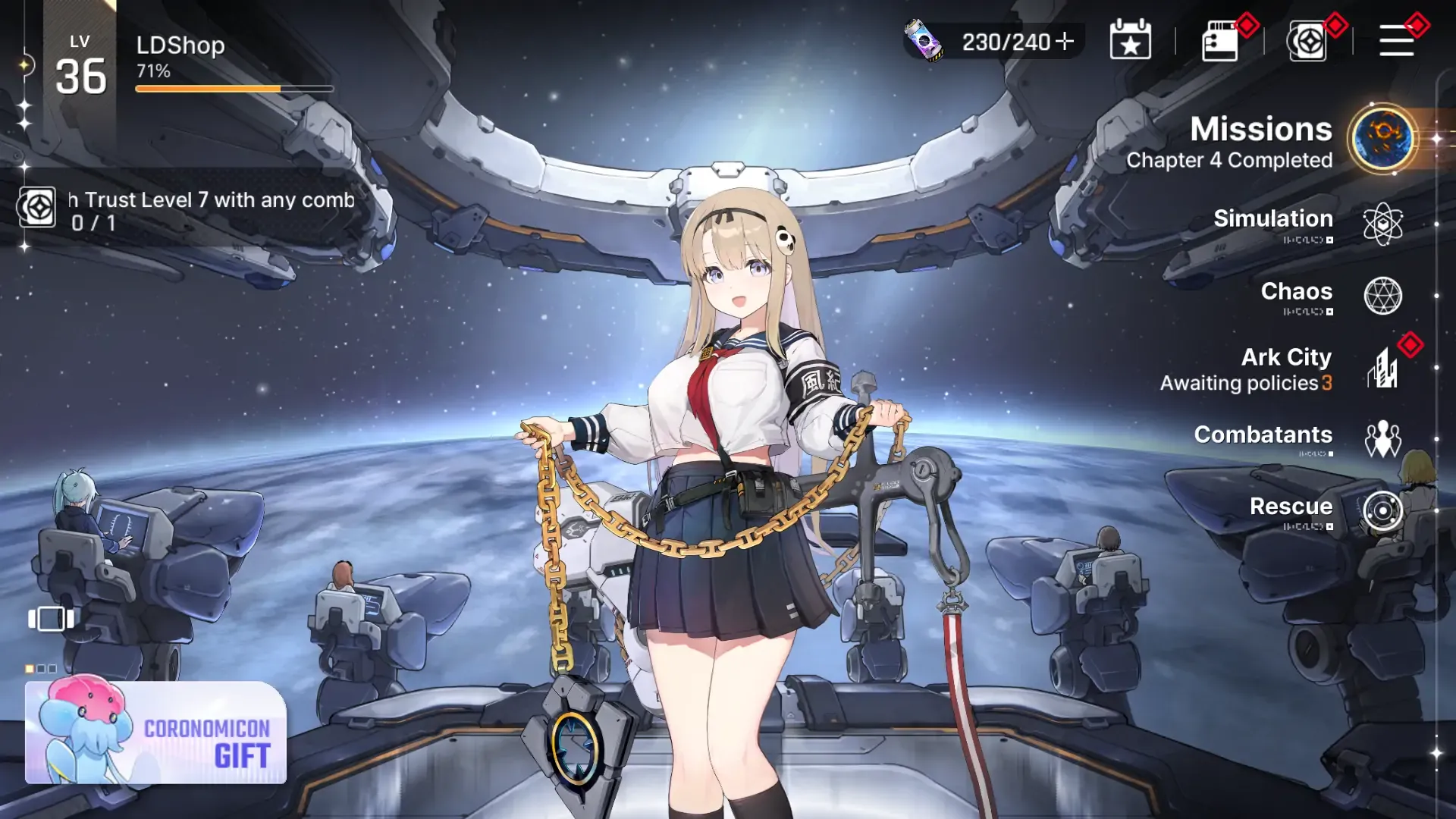Add stamina with the plus button
Screen dimensions: 1456x819
[1065, 41]
